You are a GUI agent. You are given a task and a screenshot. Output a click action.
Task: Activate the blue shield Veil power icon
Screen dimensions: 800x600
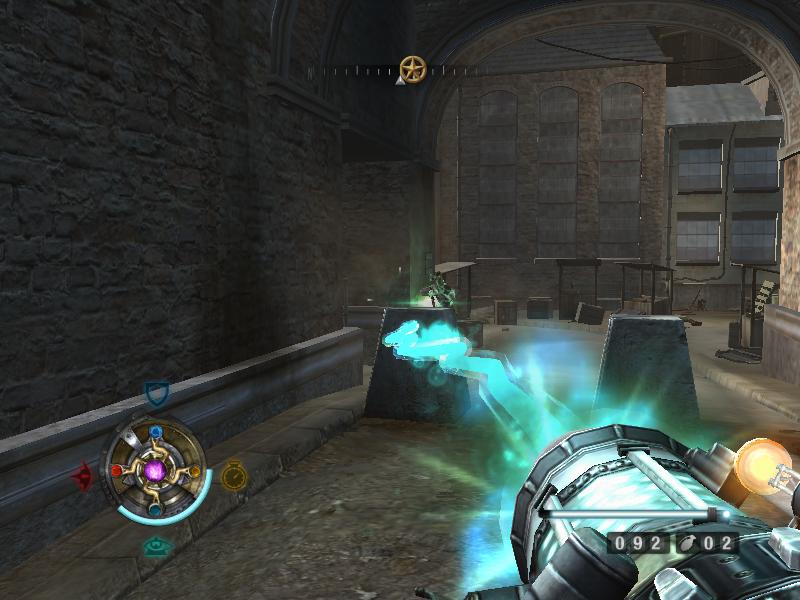[x=155, y=393]
